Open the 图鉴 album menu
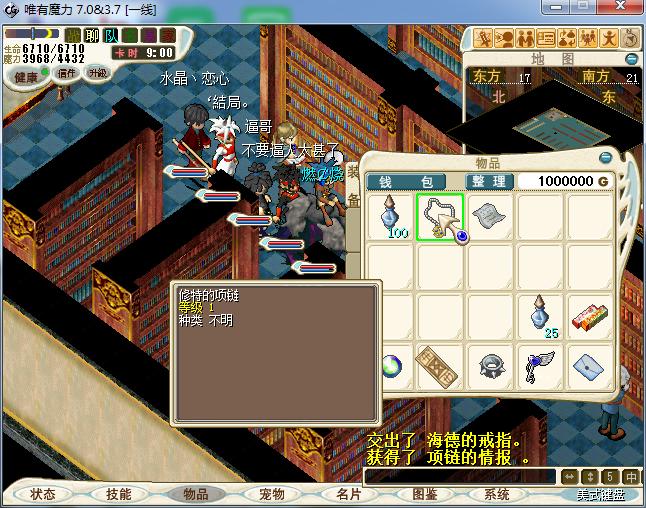646x508 pixels. [424, 494]
